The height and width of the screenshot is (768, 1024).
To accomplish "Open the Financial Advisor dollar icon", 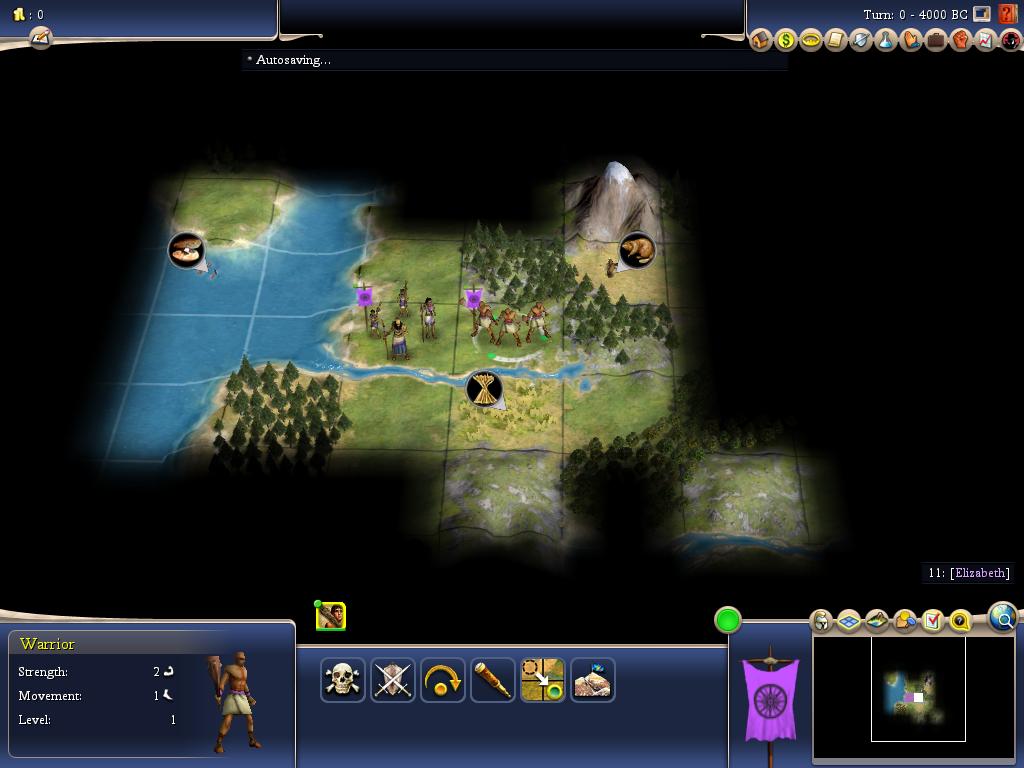I will pos(786,40).
